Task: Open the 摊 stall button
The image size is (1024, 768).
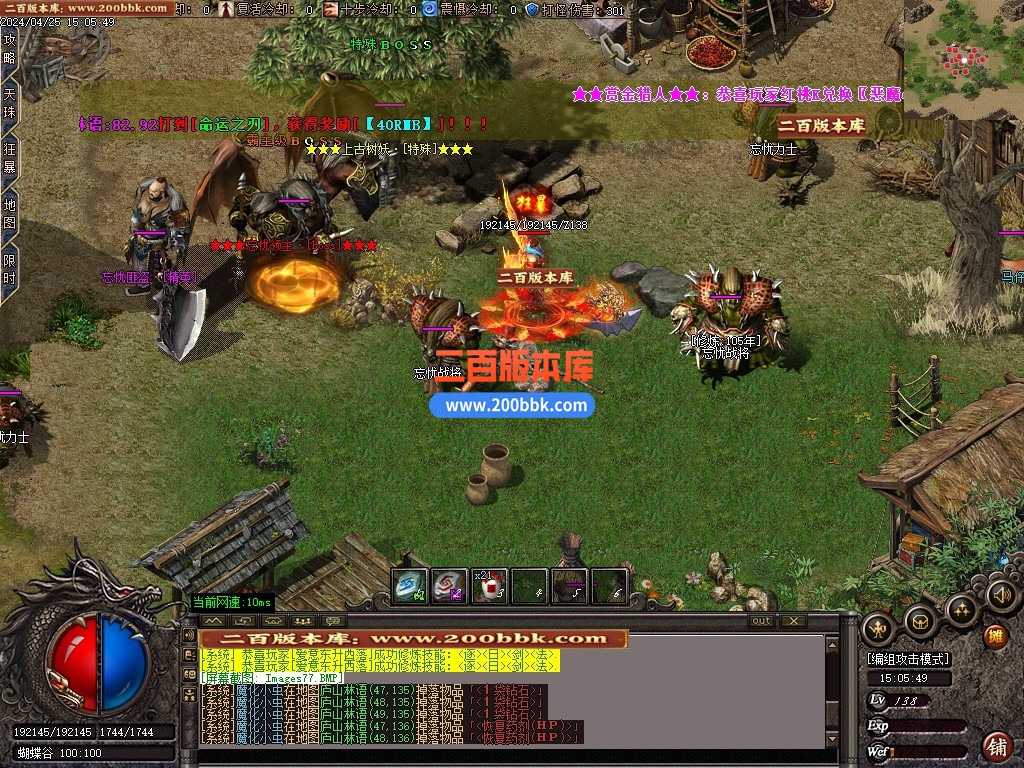Action: click(995, 636)
